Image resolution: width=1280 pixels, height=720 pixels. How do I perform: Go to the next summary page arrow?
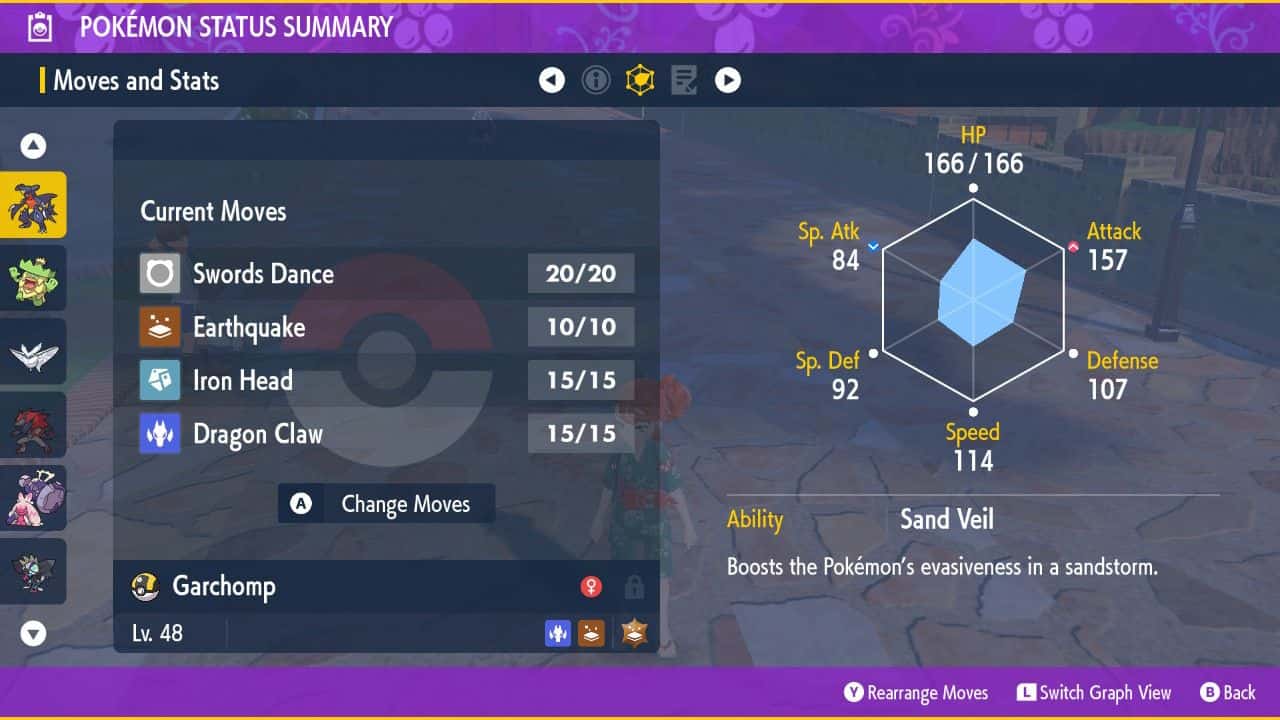click(x=728, y=80)
